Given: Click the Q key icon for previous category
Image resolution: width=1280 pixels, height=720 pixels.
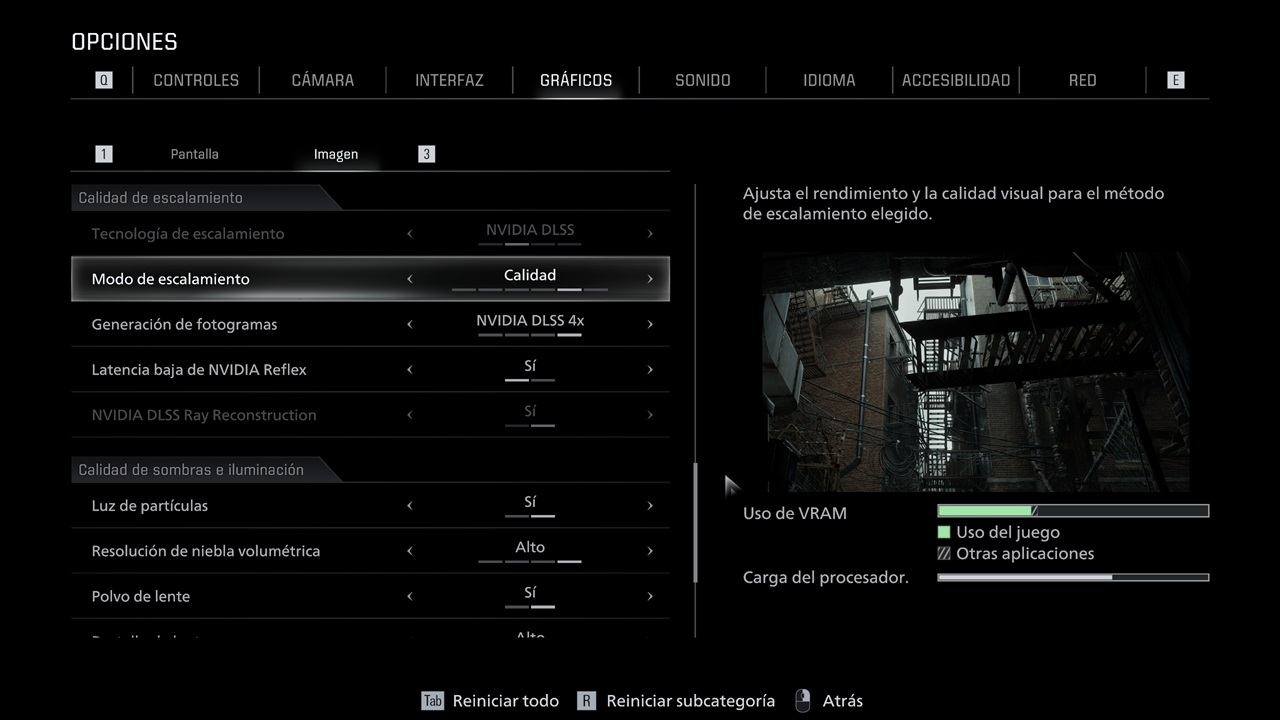Looking at the screenshot, I should pyautogui.click(x=103, y=79).
